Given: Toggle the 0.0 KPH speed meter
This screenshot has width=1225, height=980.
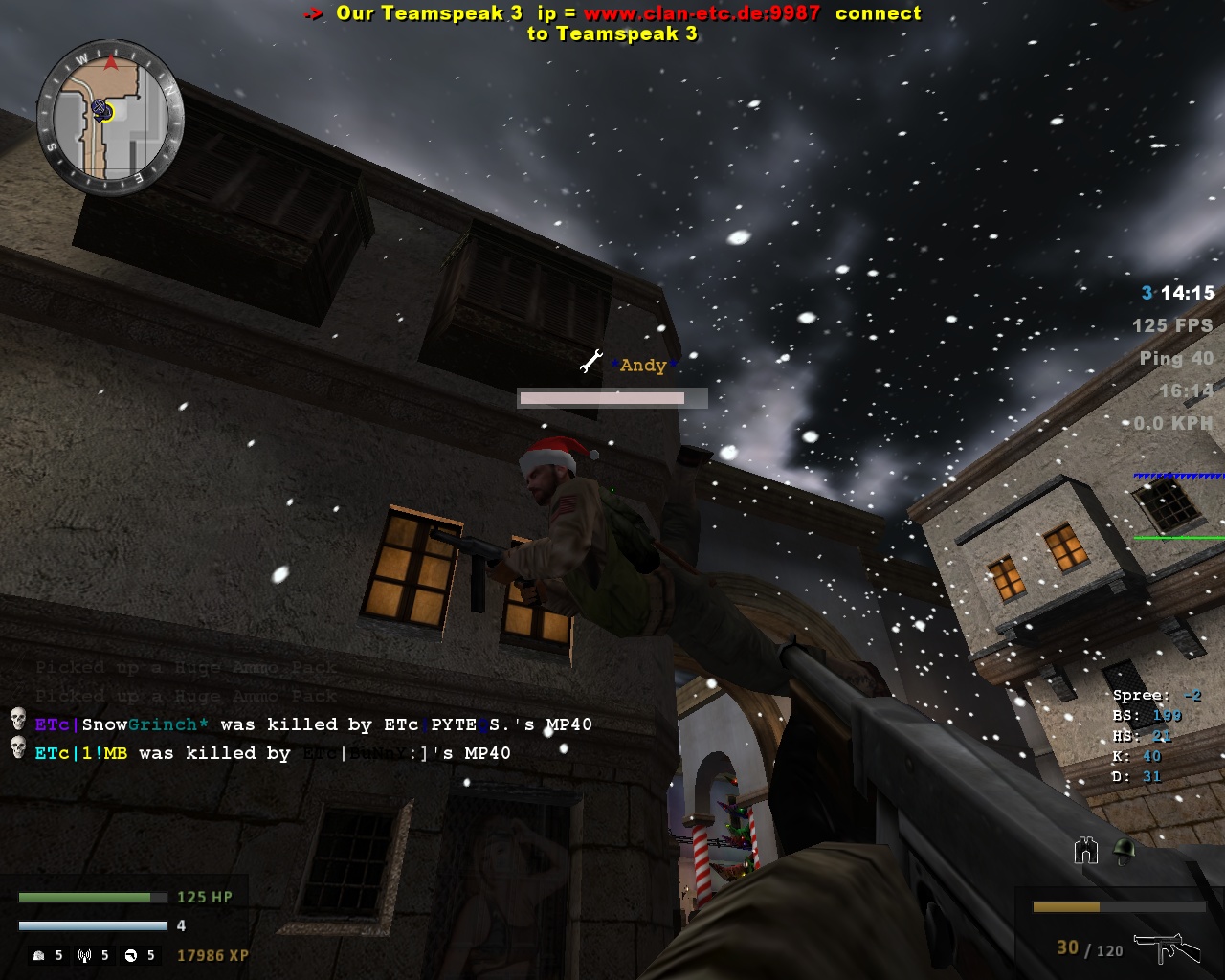Looking at the screenshot, I should [1174, 420].
